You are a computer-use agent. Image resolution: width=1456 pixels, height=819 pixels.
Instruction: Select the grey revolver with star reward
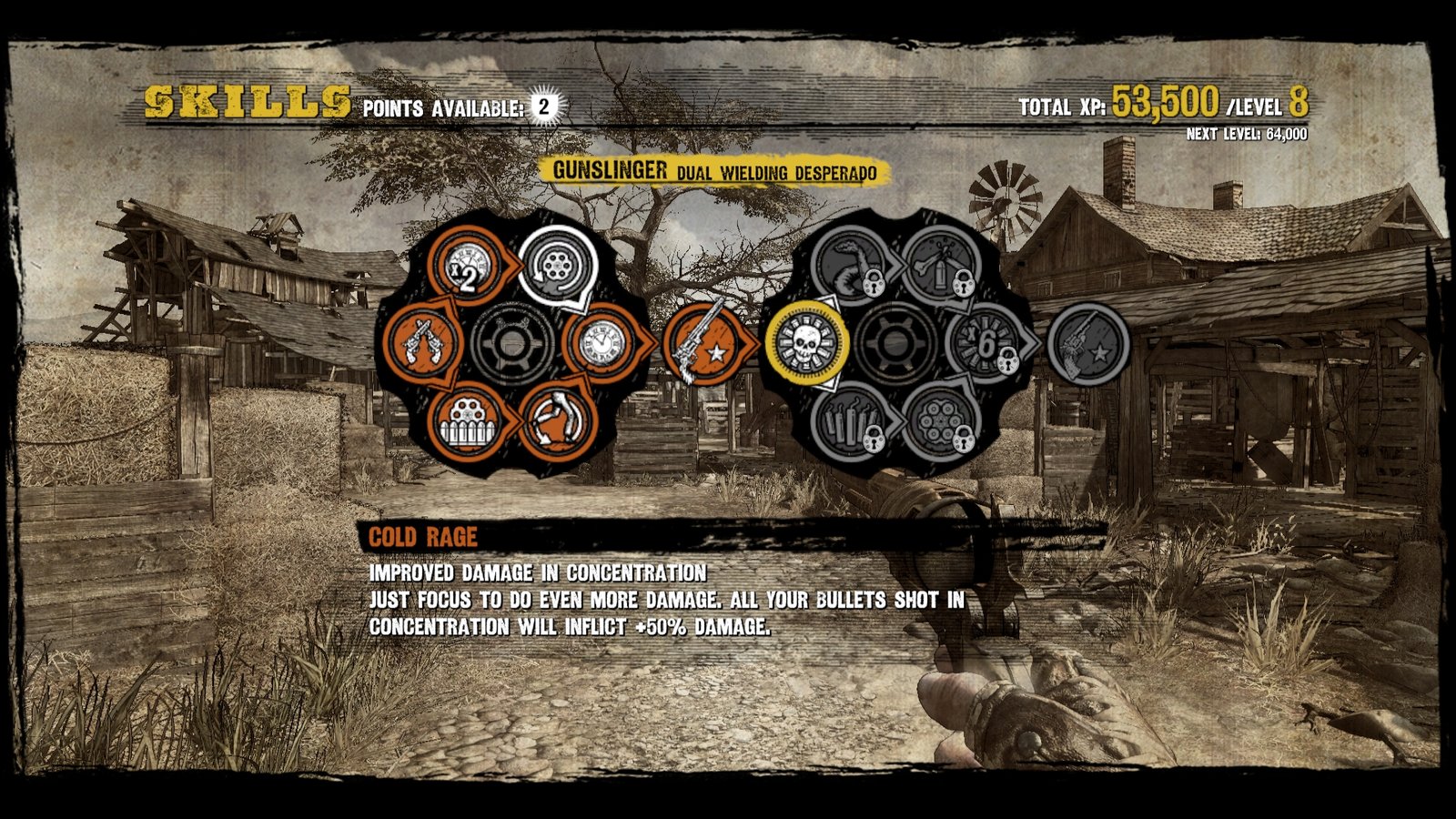point(1087,344)
